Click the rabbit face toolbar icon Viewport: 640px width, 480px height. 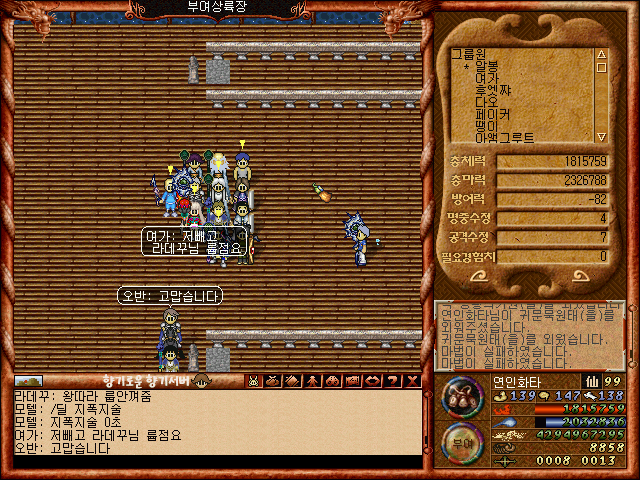pos(254,381)
